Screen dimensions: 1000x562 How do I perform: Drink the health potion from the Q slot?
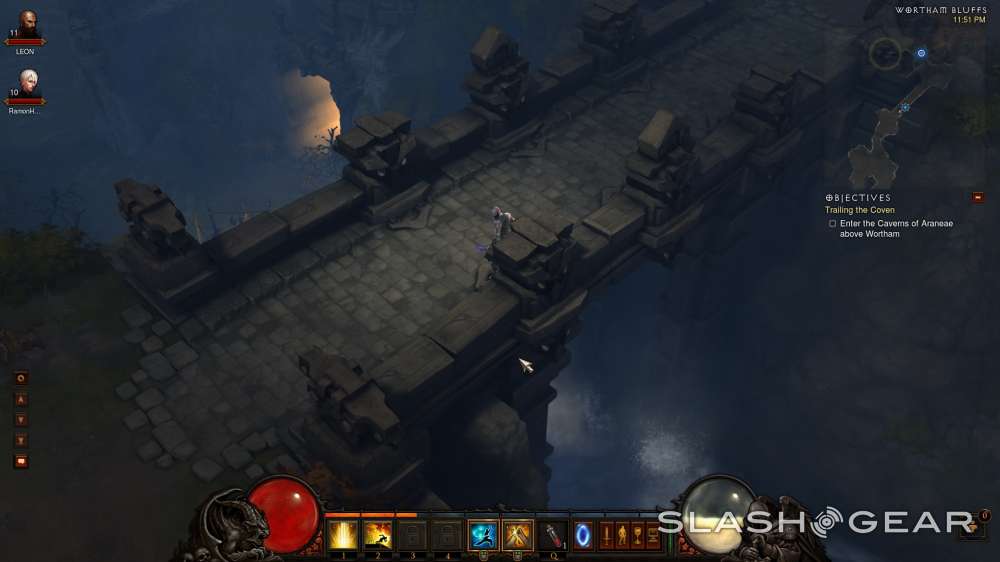pos(552,535)
